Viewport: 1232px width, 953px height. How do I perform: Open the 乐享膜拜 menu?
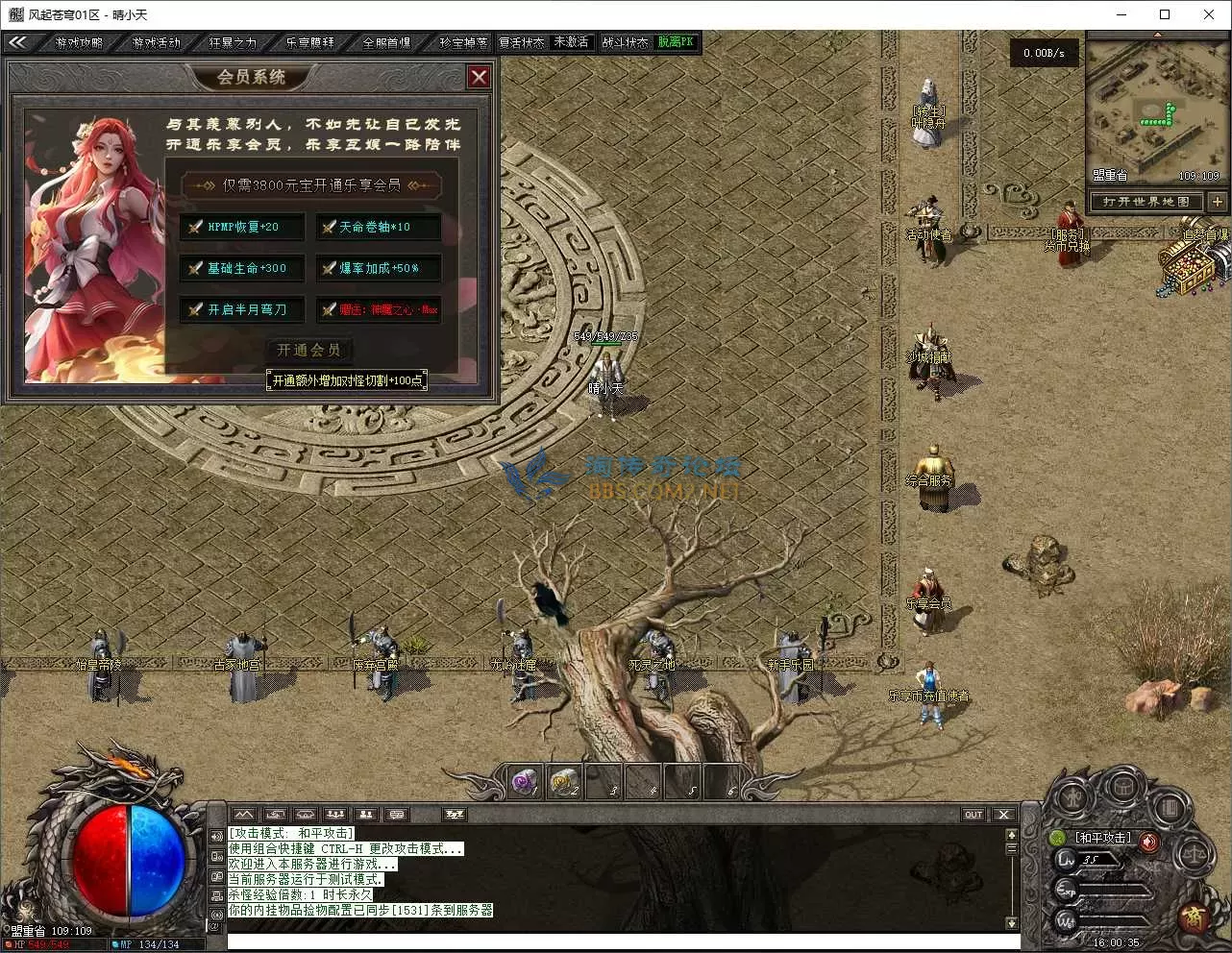pos(309,42)
